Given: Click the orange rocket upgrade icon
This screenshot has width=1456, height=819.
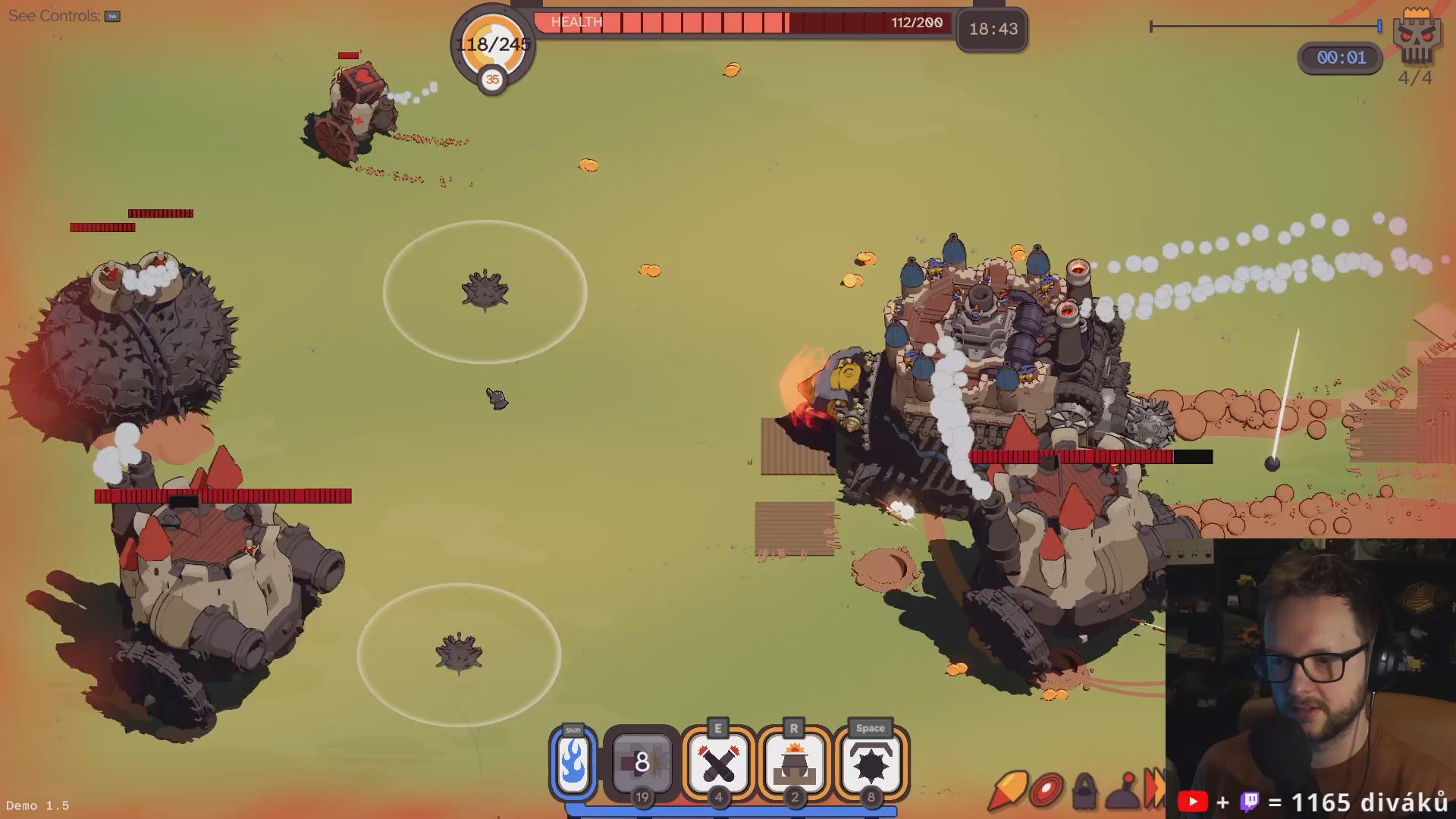Looking at the screenshot, I should (x=1007, y=790).
